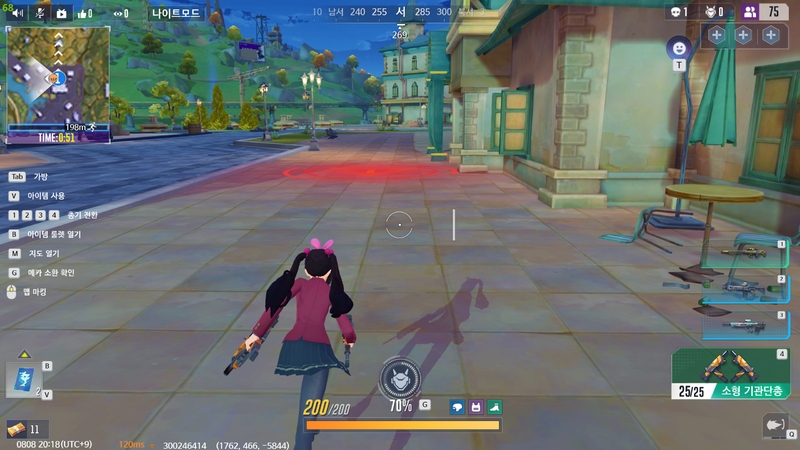Click the players remaining icon
800x450 pixels.
[750, 12]
